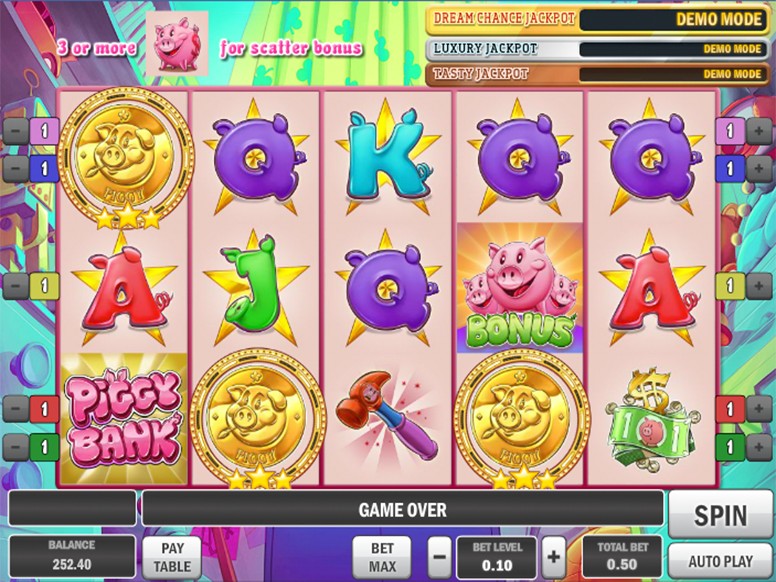Activate Auto Play
The image size is (776, 582).
[720, 560]
